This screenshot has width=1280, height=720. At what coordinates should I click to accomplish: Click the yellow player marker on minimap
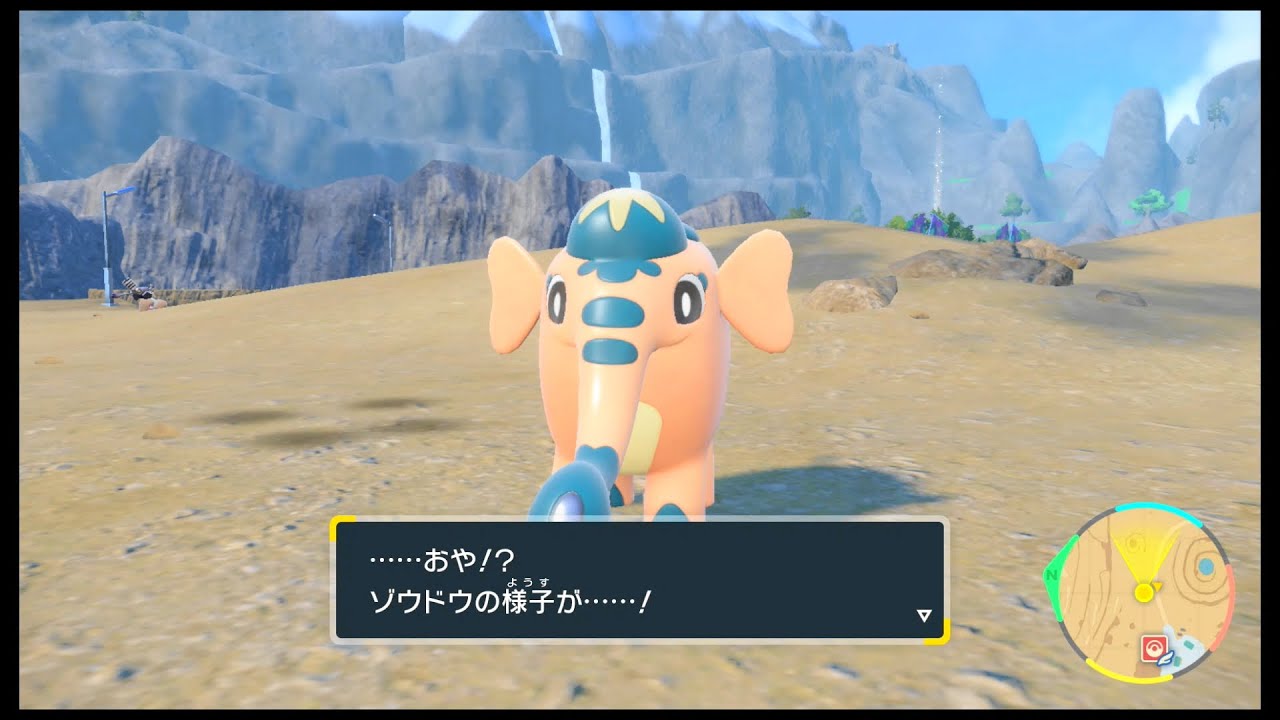click(1144, 591)
